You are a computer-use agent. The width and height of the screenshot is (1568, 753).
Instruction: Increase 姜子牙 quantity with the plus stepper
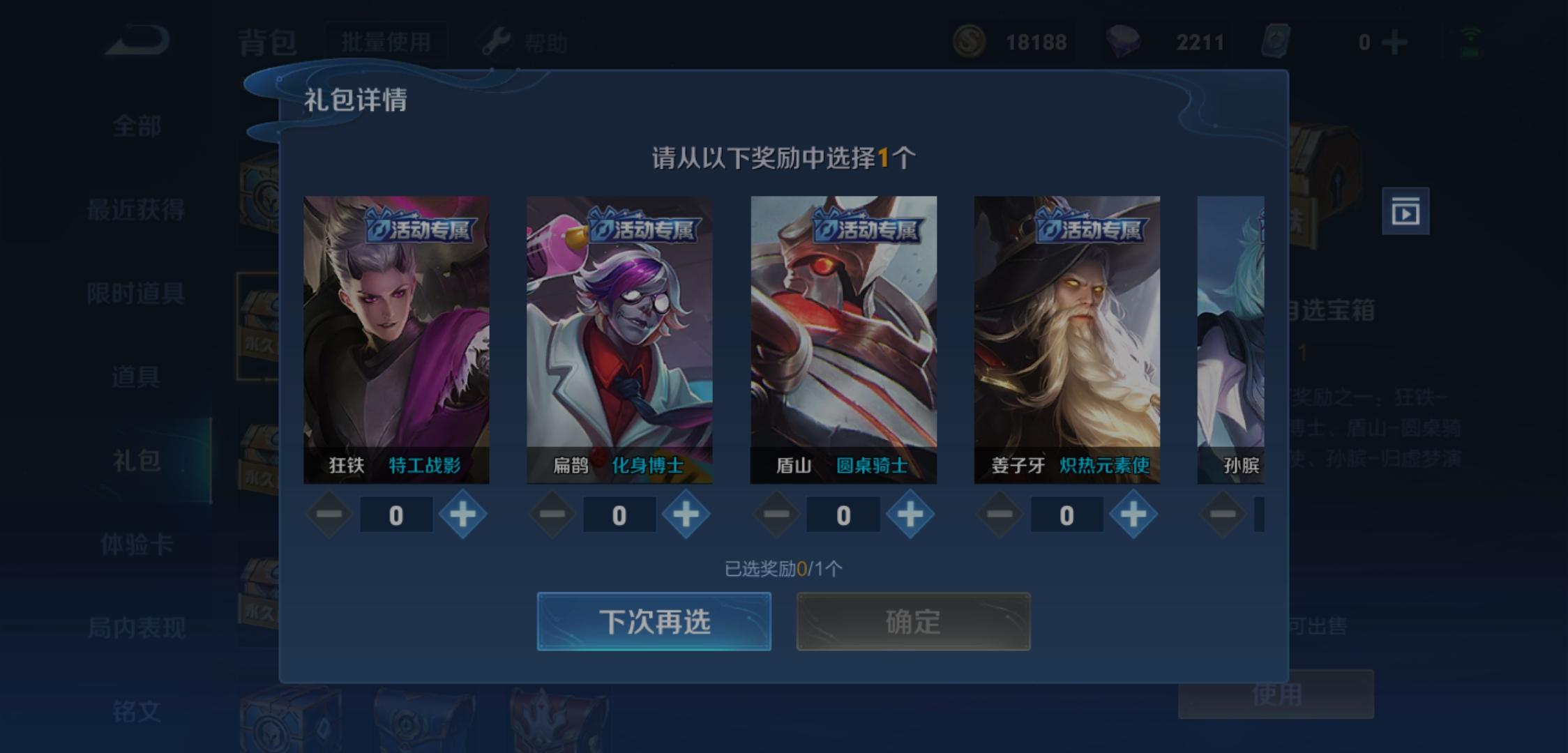1131,514
